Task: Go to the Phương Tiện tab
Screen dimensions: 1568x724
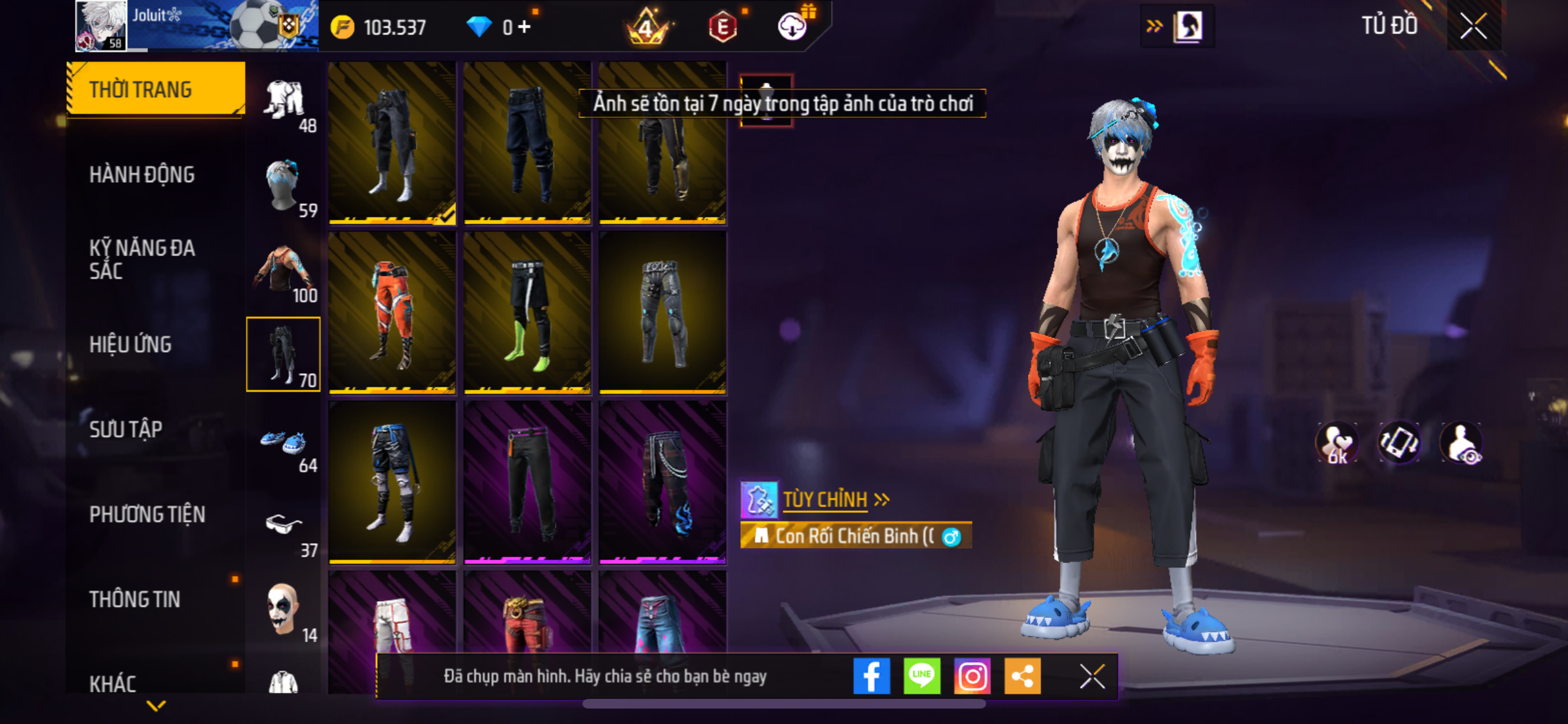Action: tap(147, 514)
